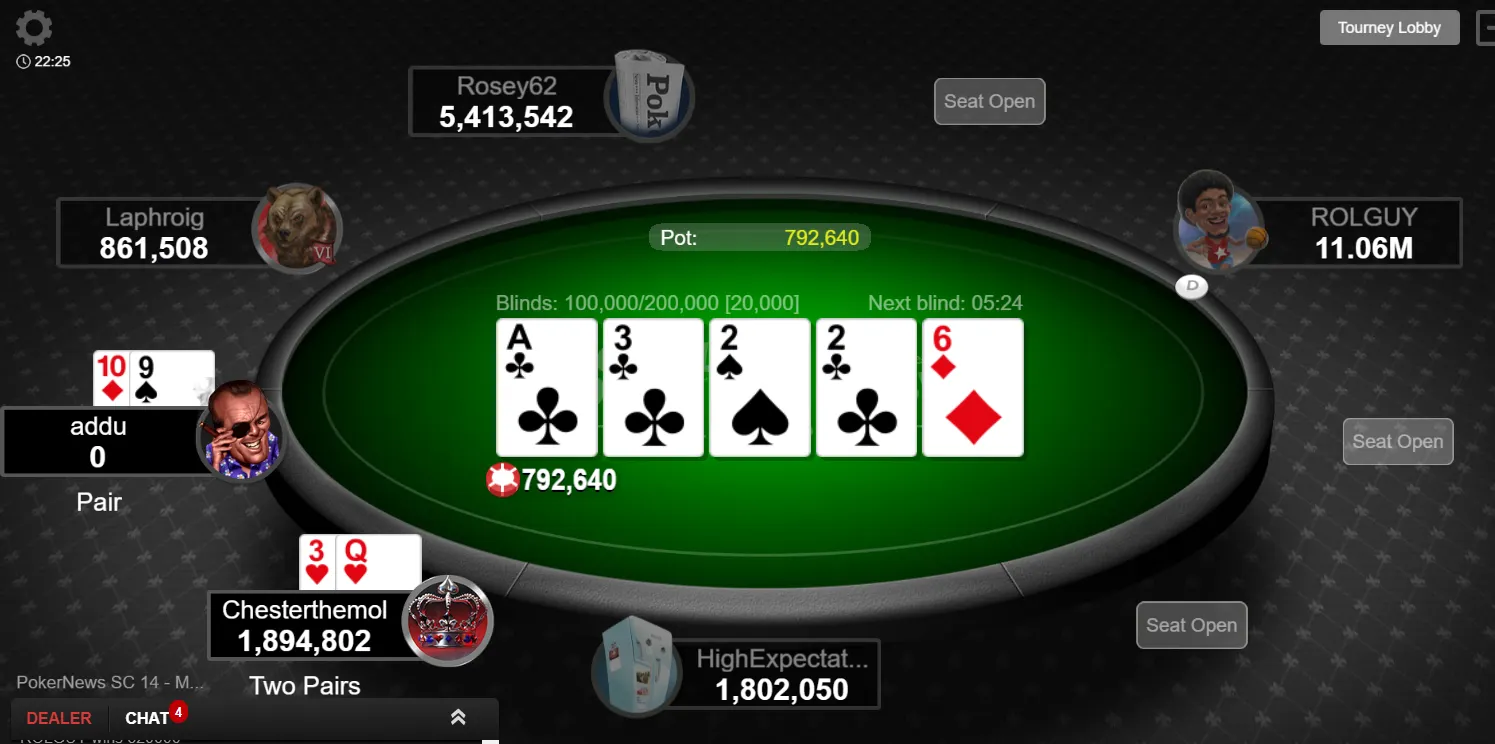
Task: Select addu's player panel
Action: click(99, 442)
